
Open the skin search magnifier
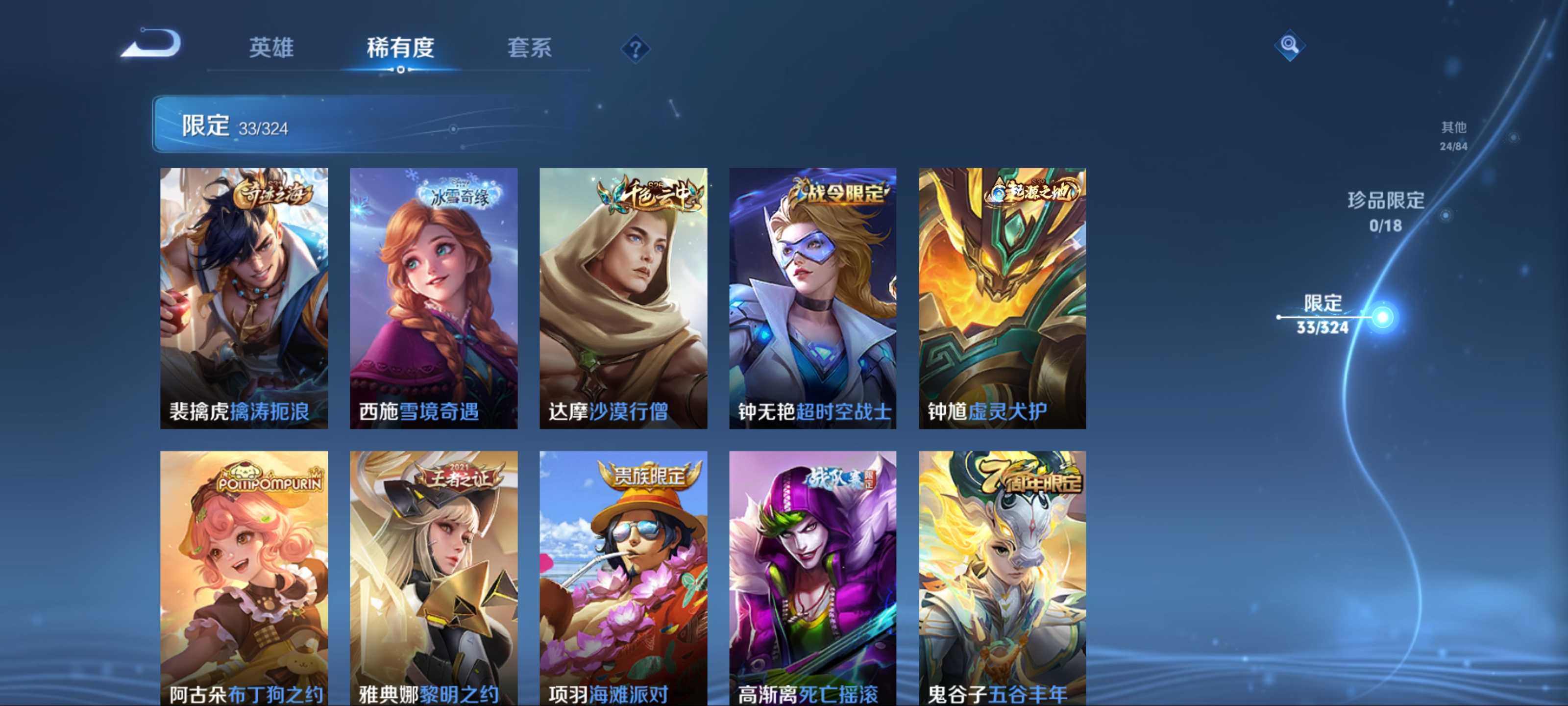tap(1289, 45)
